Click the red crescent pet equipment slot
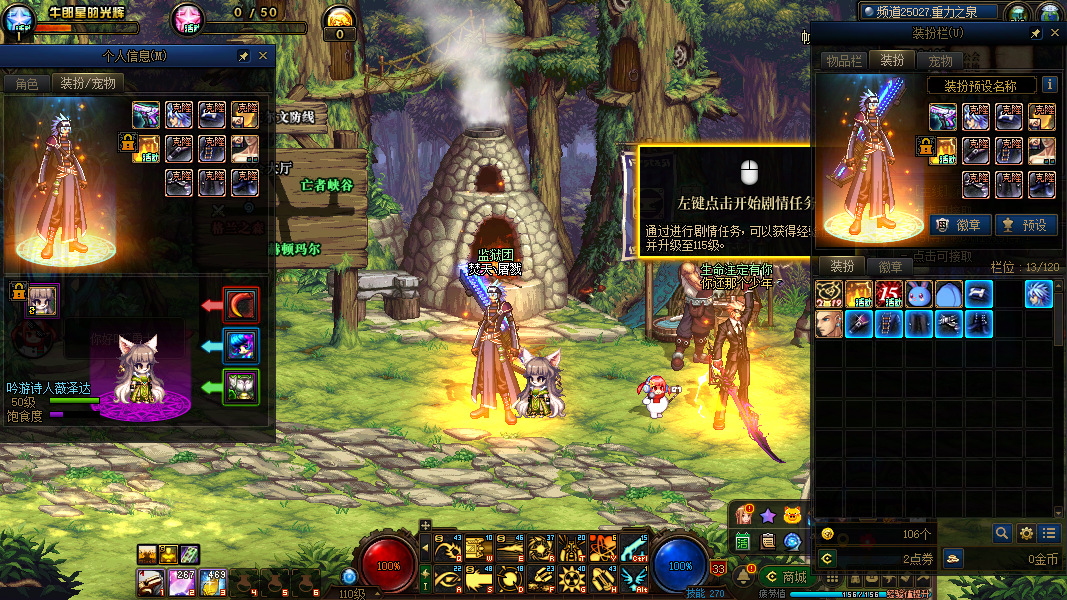 click(241, 305)
